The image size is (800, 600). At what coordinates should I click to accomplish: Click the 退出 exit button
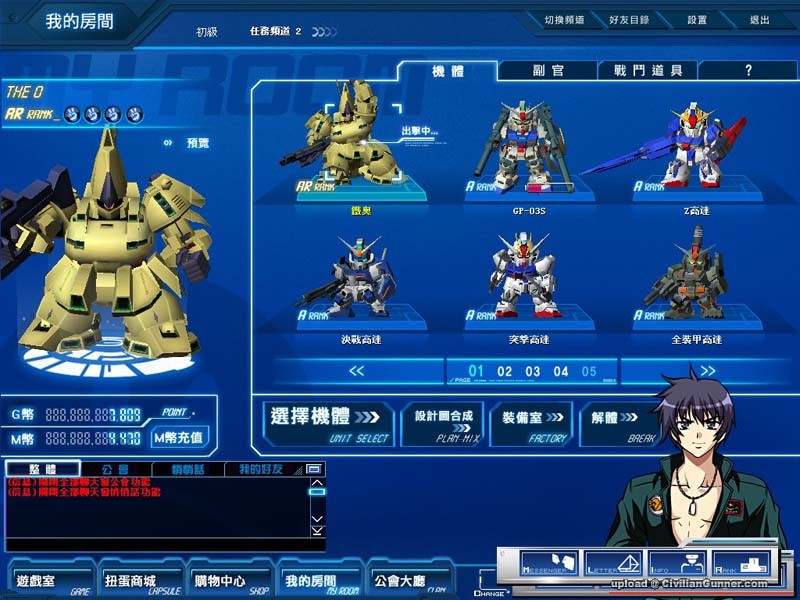coord(759,19)
